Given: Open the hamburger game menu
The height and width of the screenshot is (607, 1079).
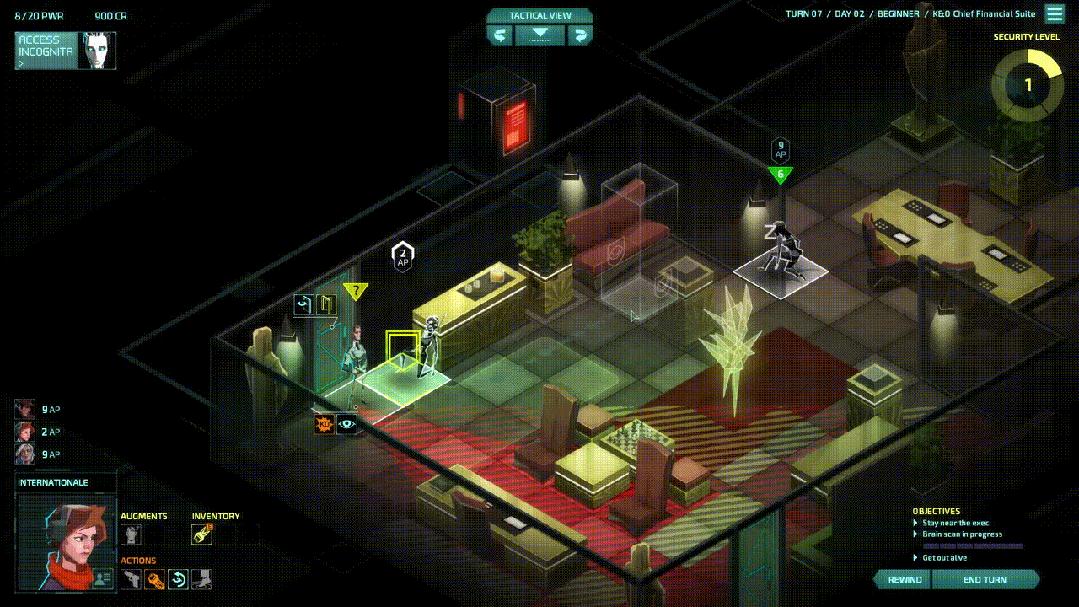Looking at the screenshot, I should [1055, 14].
